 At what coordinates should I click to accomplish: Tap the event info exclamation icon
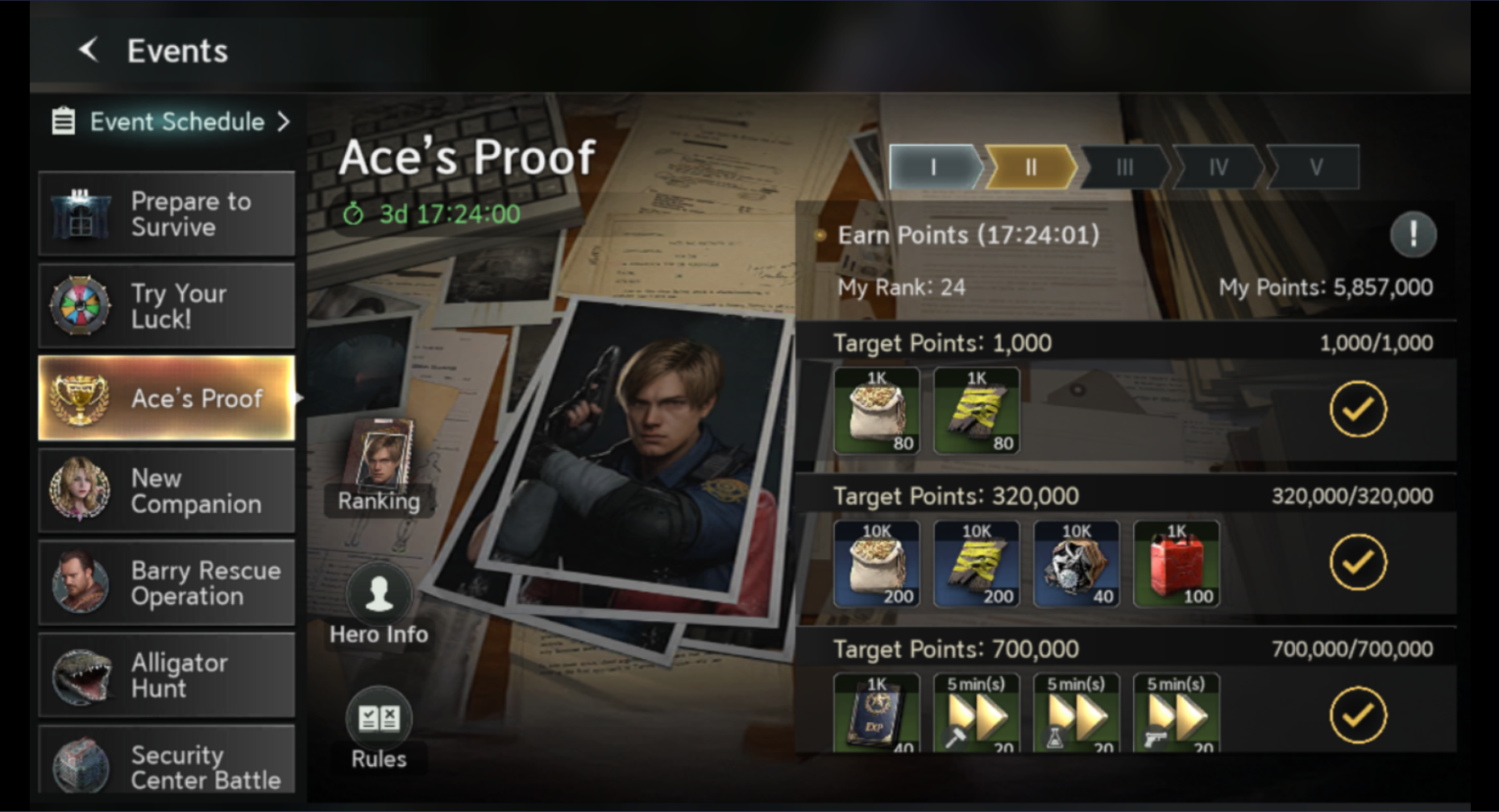coord(1413,234)
